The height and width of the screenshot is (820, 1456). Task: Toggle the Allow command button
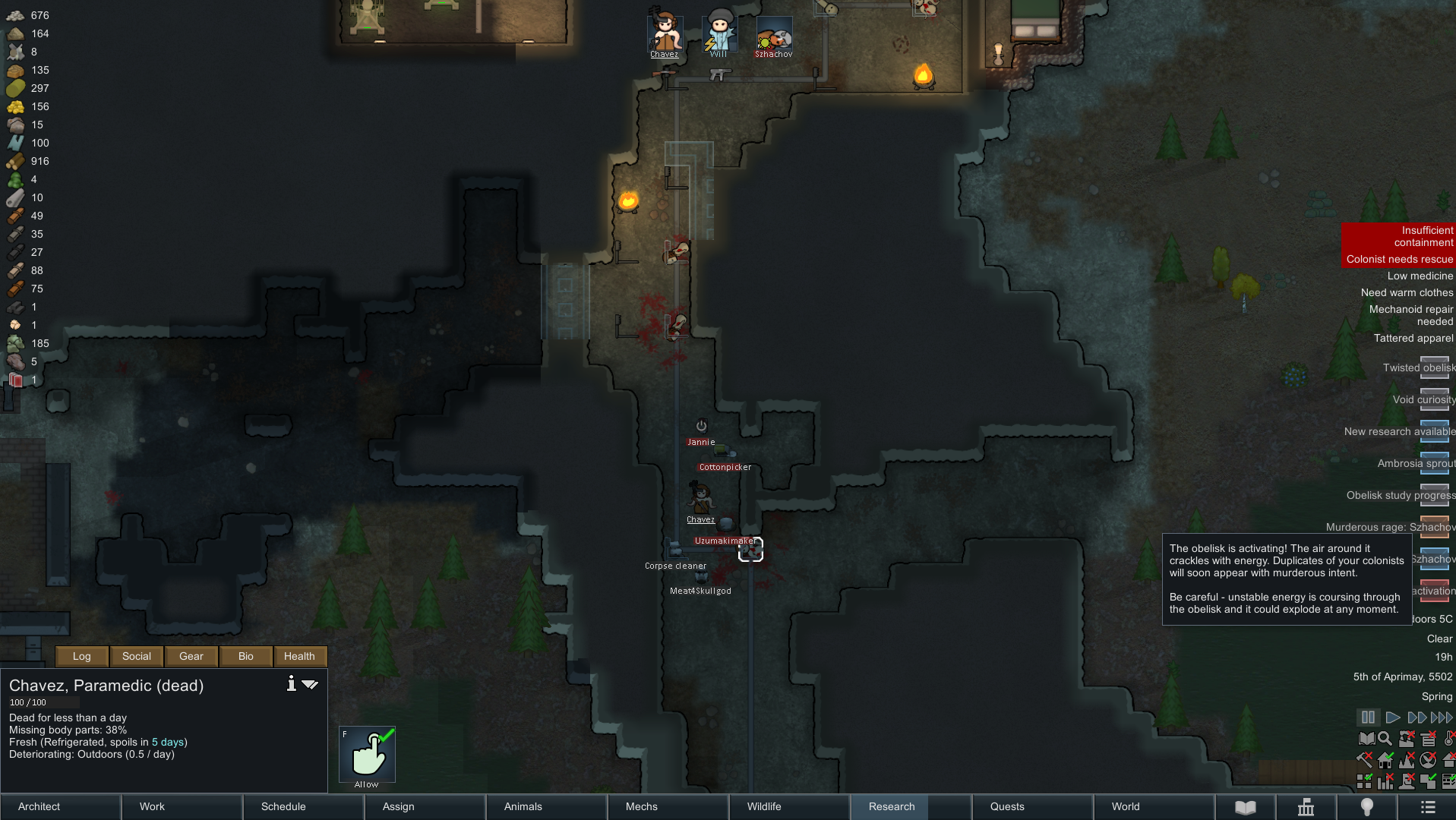(367, 754)
